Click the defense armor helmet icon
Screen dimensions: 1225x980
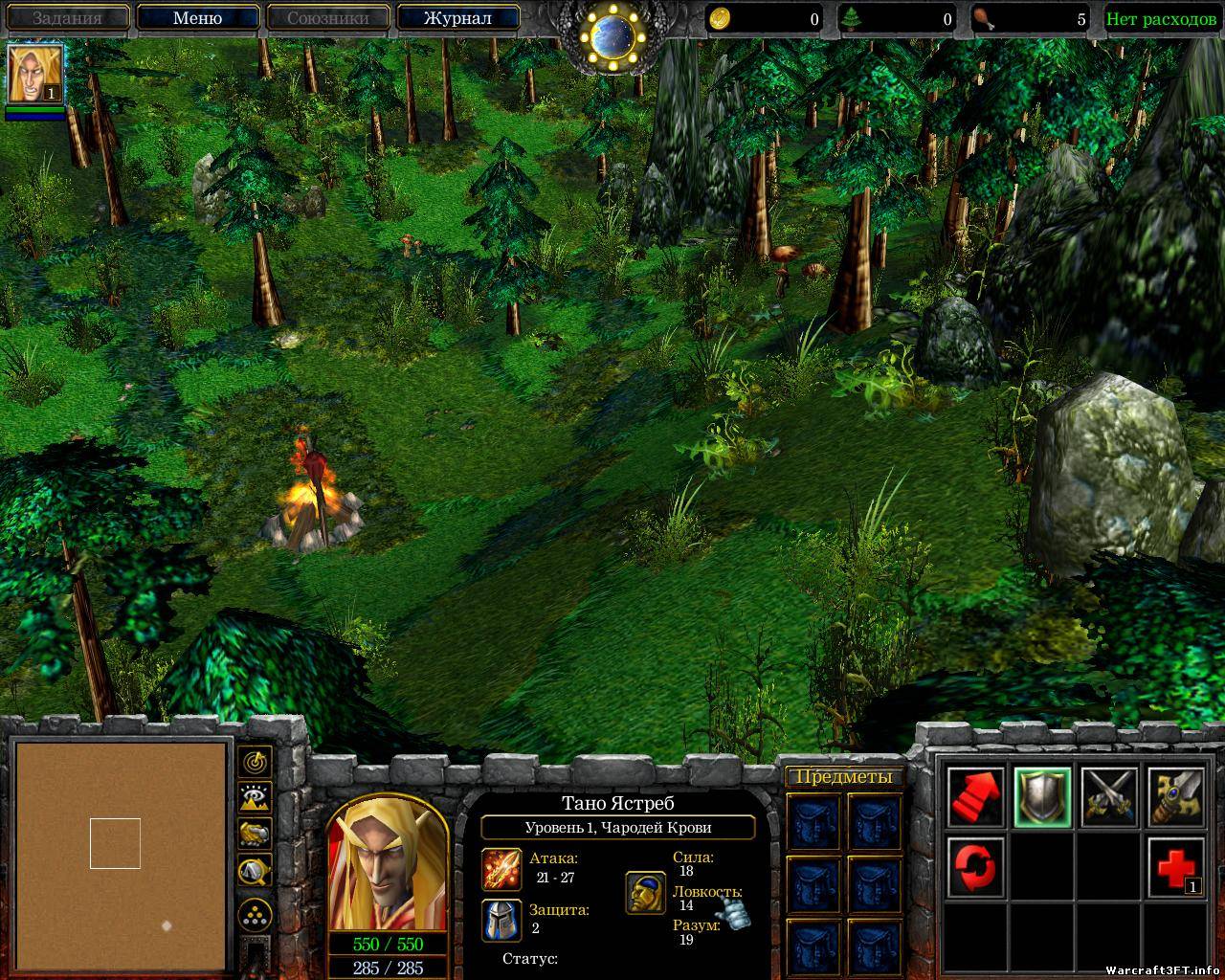[501, 920]
